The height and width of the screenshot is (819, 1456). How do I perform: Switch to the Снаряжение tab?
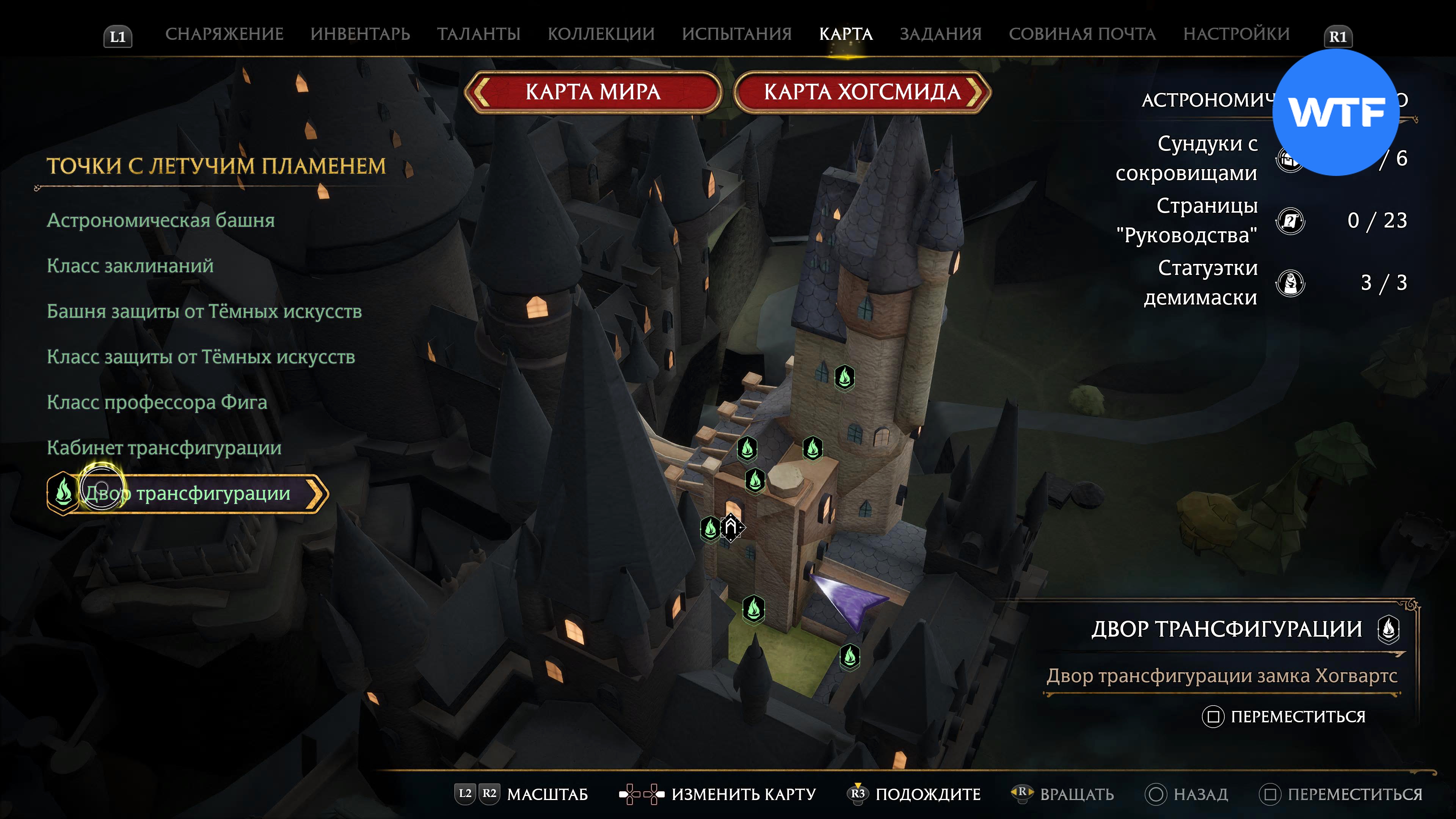click(x=224, y=34)
